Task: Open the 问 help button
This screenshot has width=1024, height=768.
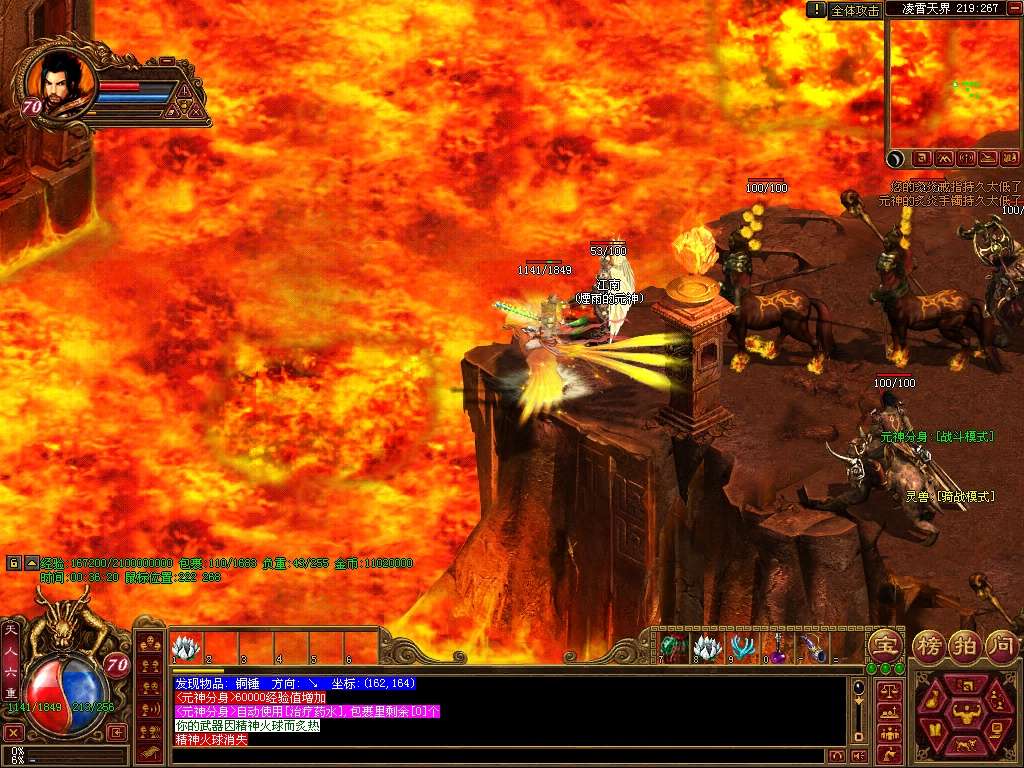Action: pos(1001,645)
